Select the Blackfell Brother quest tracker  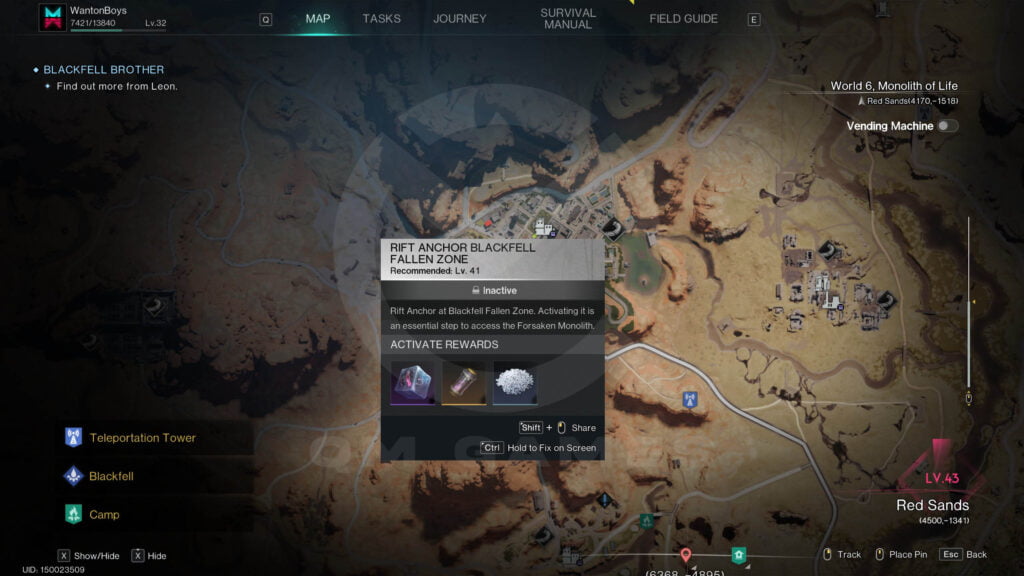pyautogui.click(x=103, y=70)
